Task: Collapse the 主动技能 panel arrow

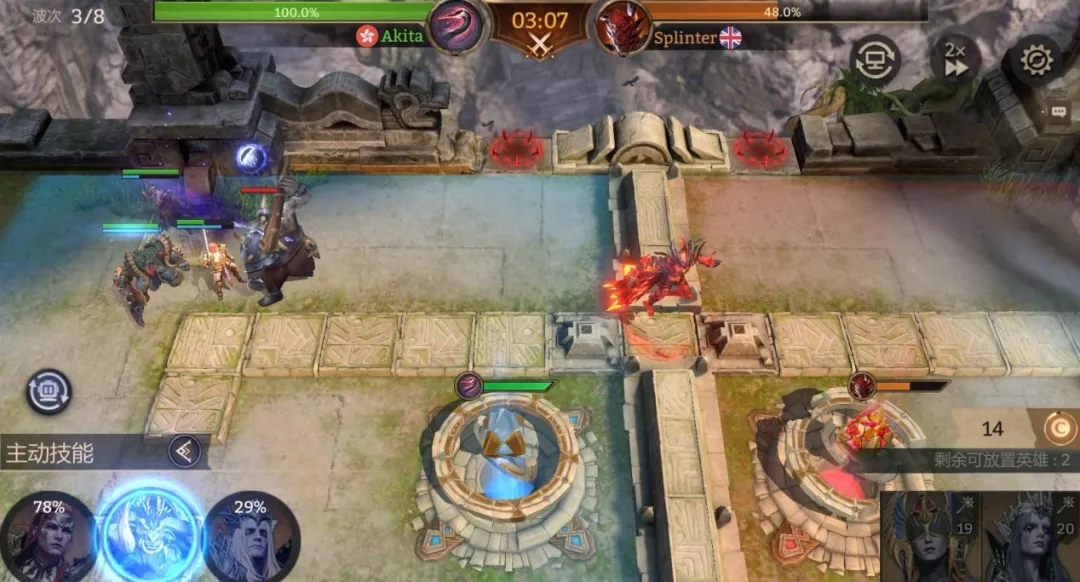Action: coord(182,452)
